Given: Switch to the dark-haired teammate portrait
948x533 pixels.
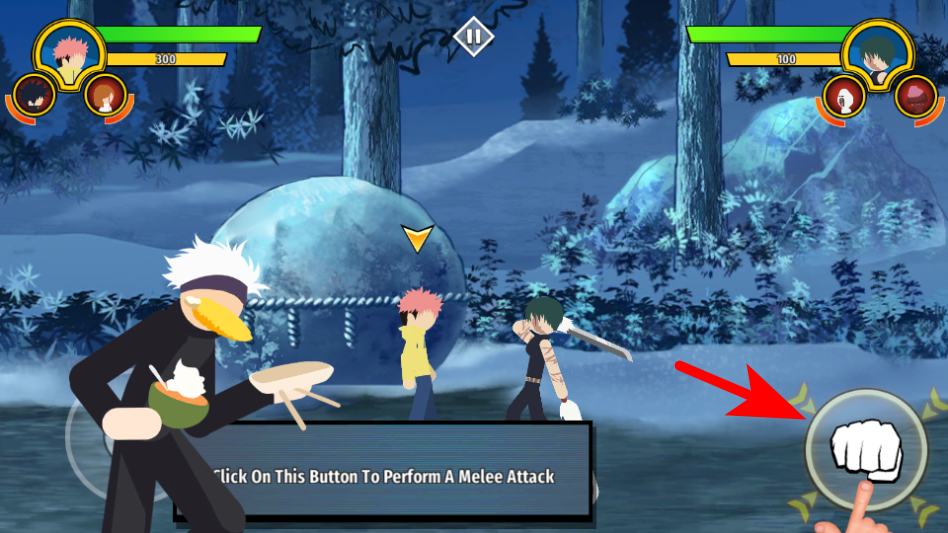Looking at the screenshot, I should click(x=34, y=97).
